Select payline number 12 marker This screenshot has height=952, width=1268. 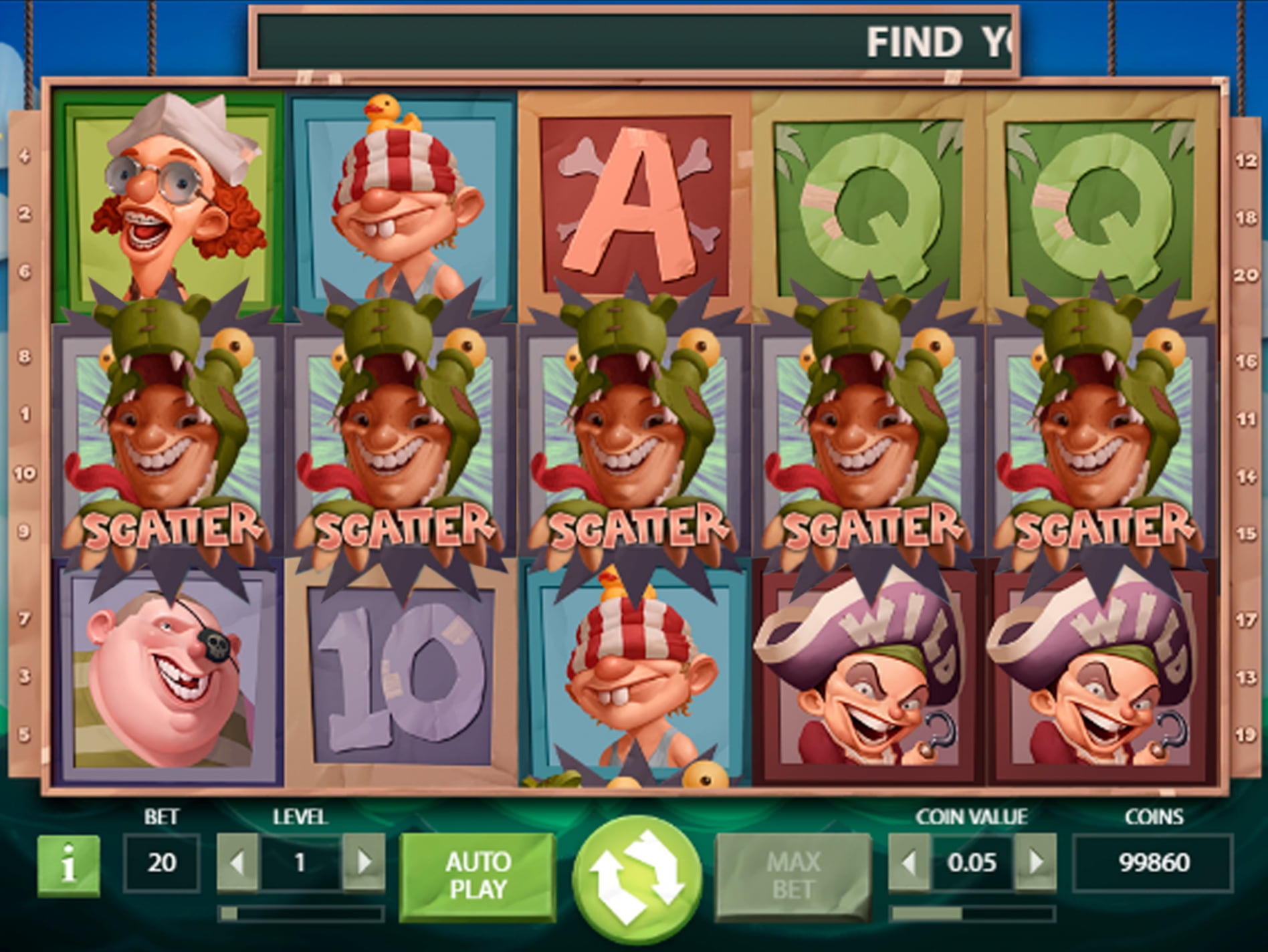pyautogui.click(x=1246, y=160)
